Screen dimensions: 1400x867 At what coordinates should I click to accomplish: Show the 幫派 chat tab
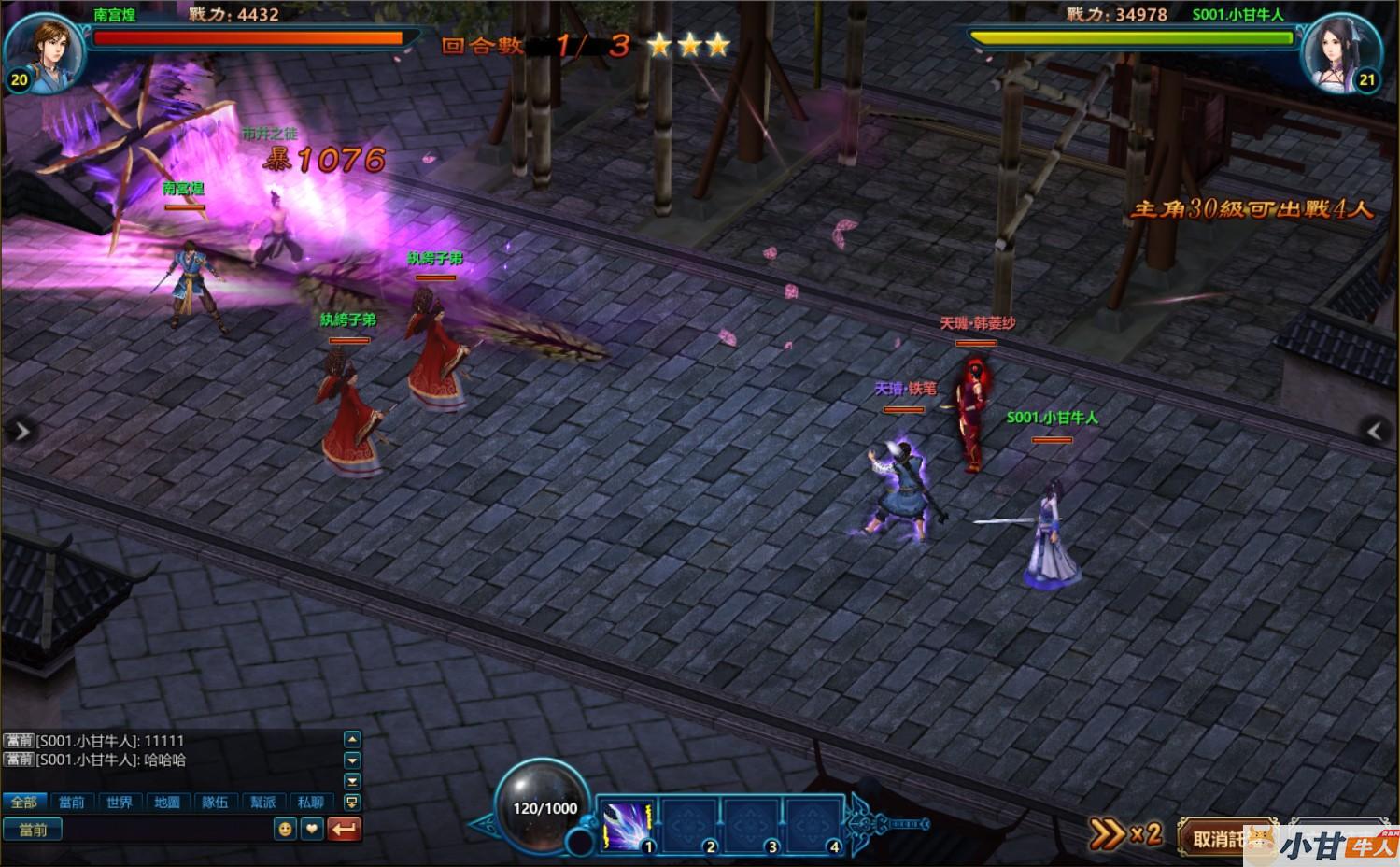[x=263, y=802]
